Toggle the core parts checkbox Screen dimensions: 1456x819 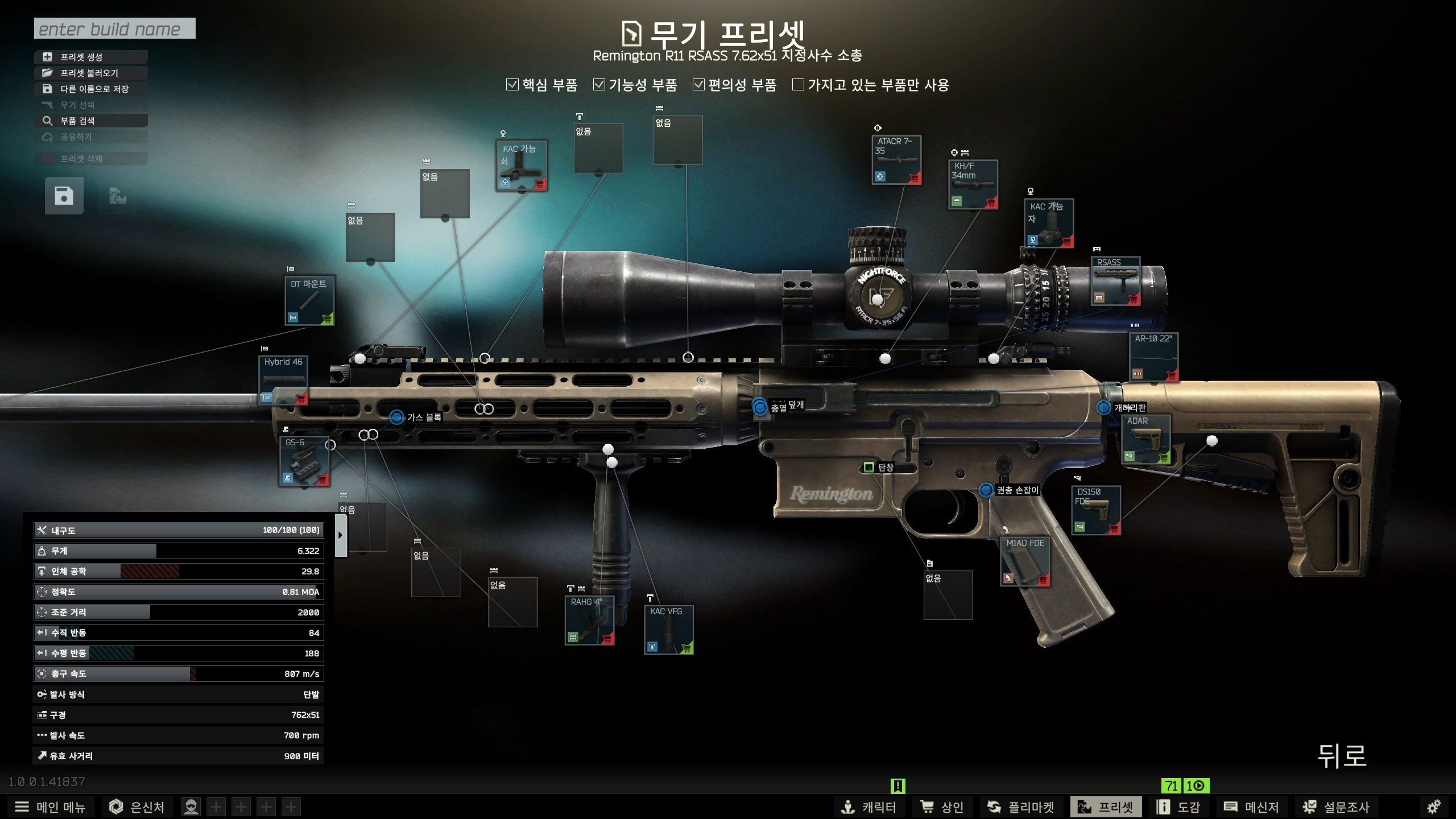tap(512, 85)
